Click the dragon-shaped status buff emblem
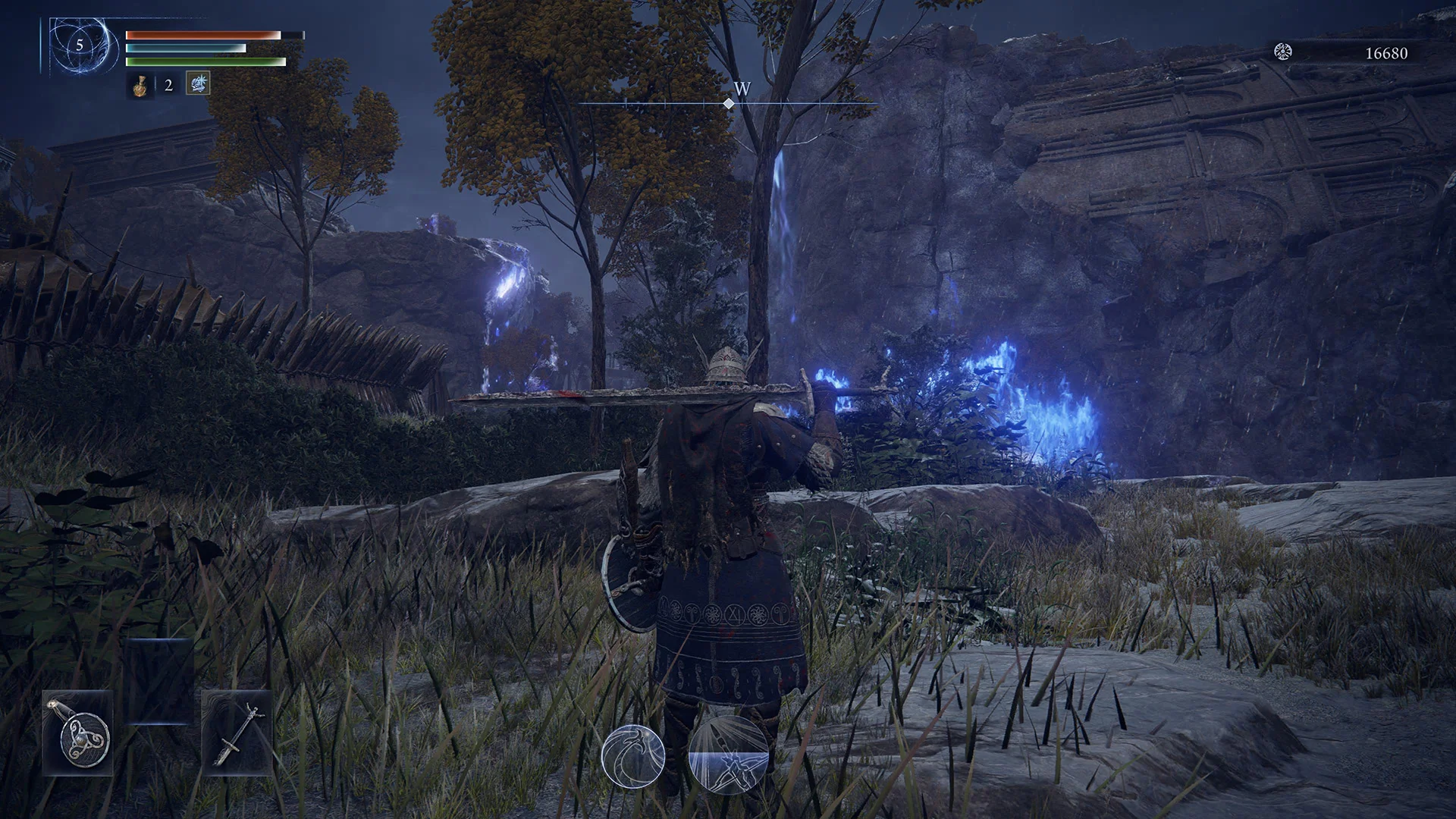The height and width of the screenshot is (819, 1456). point(633,756)
